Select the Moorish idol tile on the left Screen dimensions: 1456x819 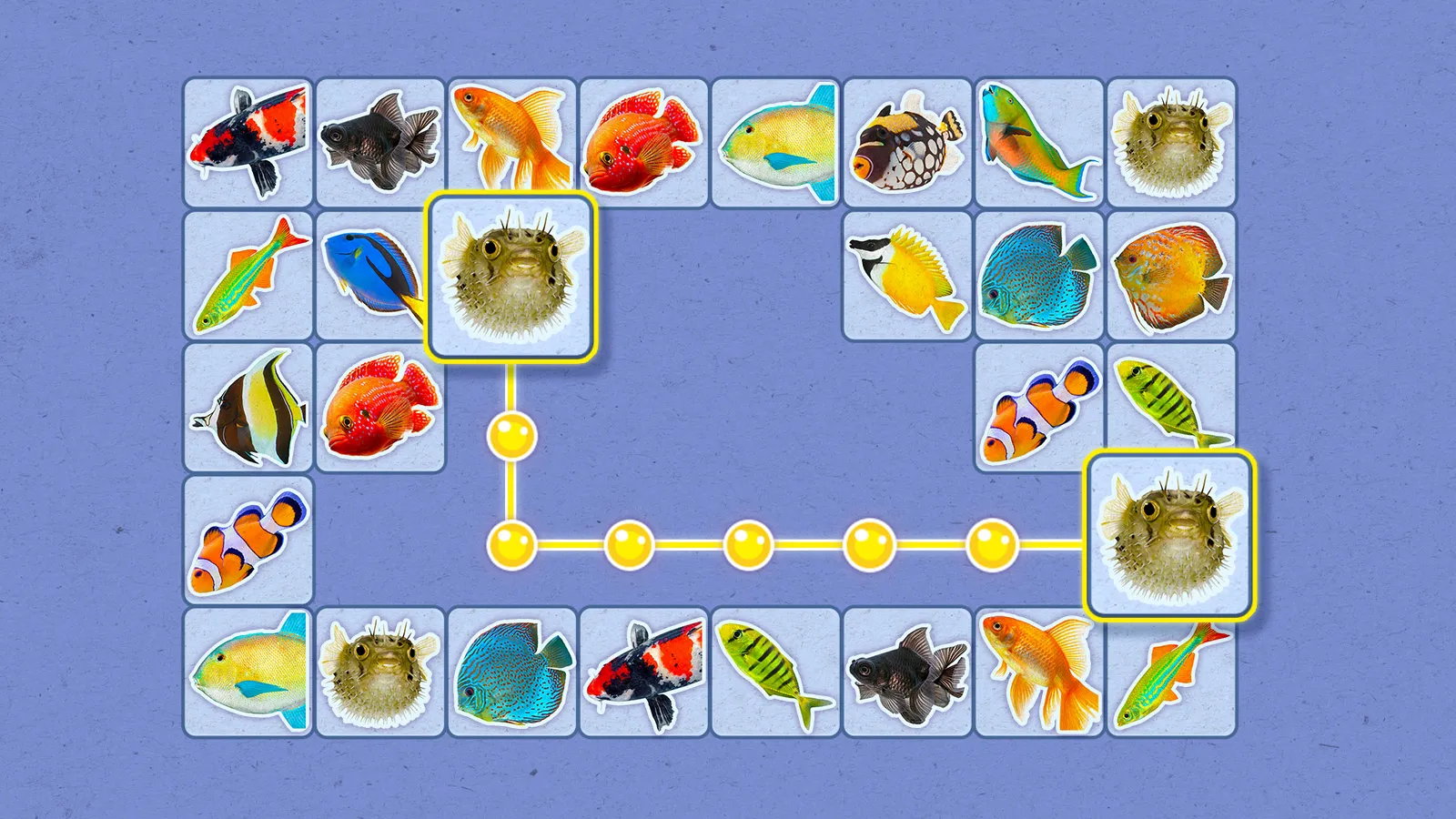[x=247, y=408]
